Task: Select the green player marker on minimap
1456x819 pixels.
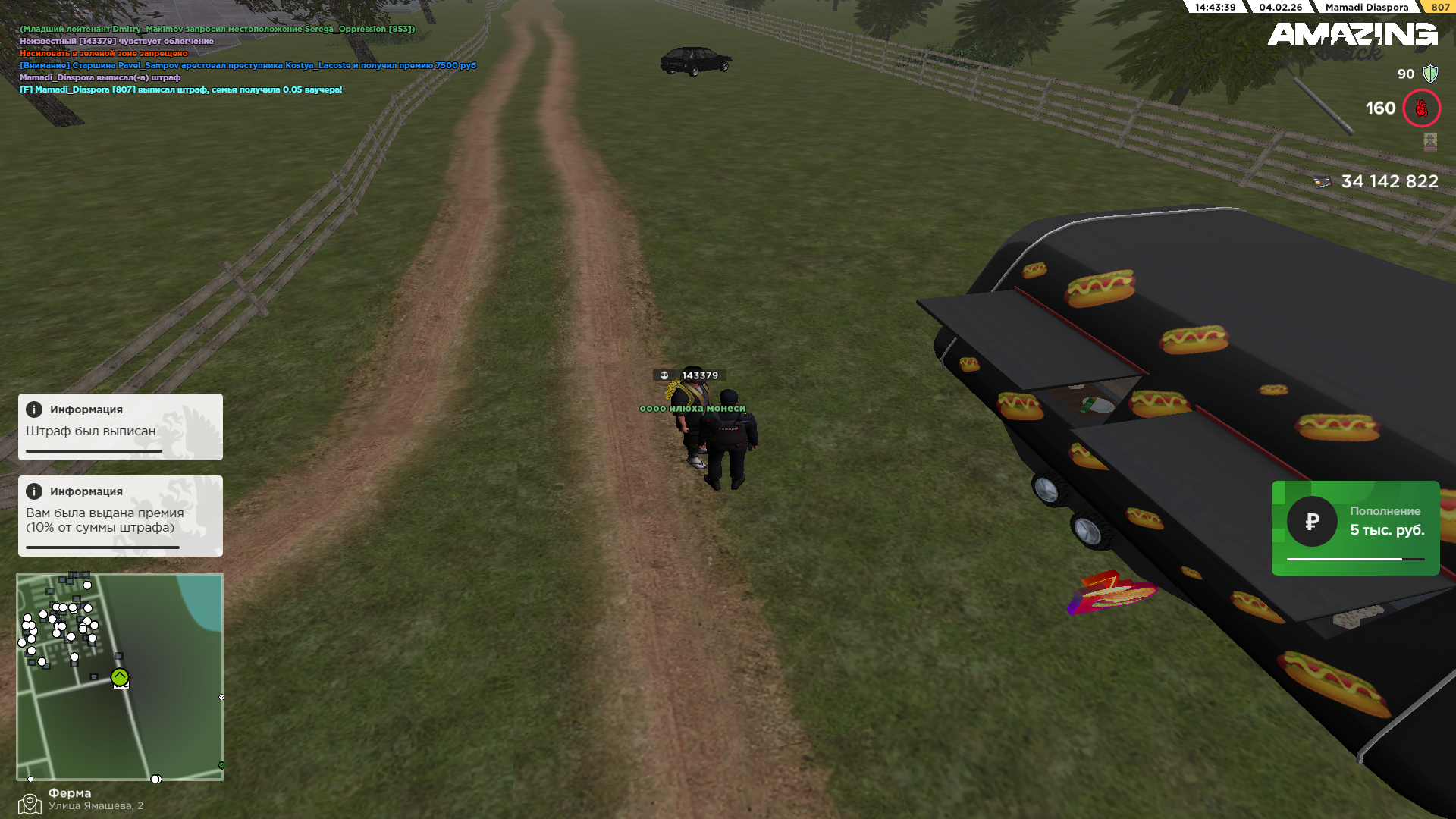Action: pos(120,677)
